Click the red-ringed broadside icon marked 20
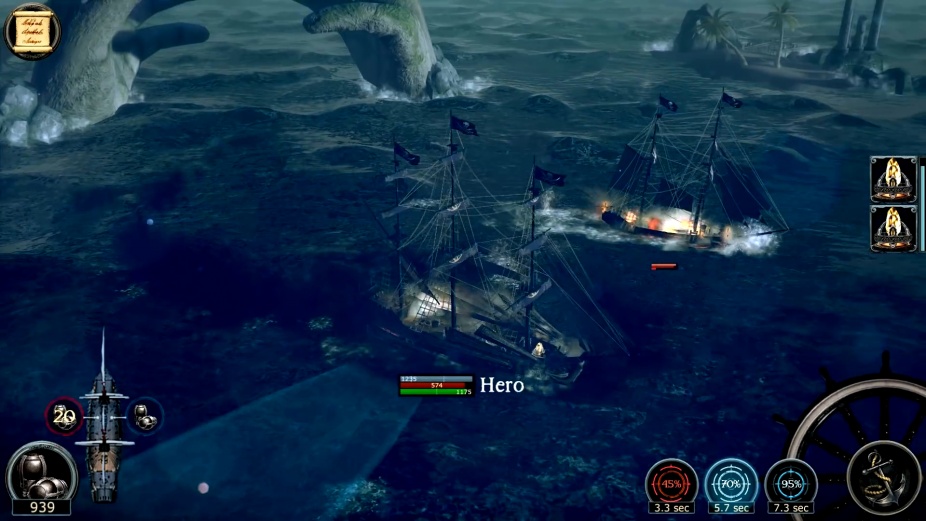The image size is (926, 521). click(x=64, y=417)
